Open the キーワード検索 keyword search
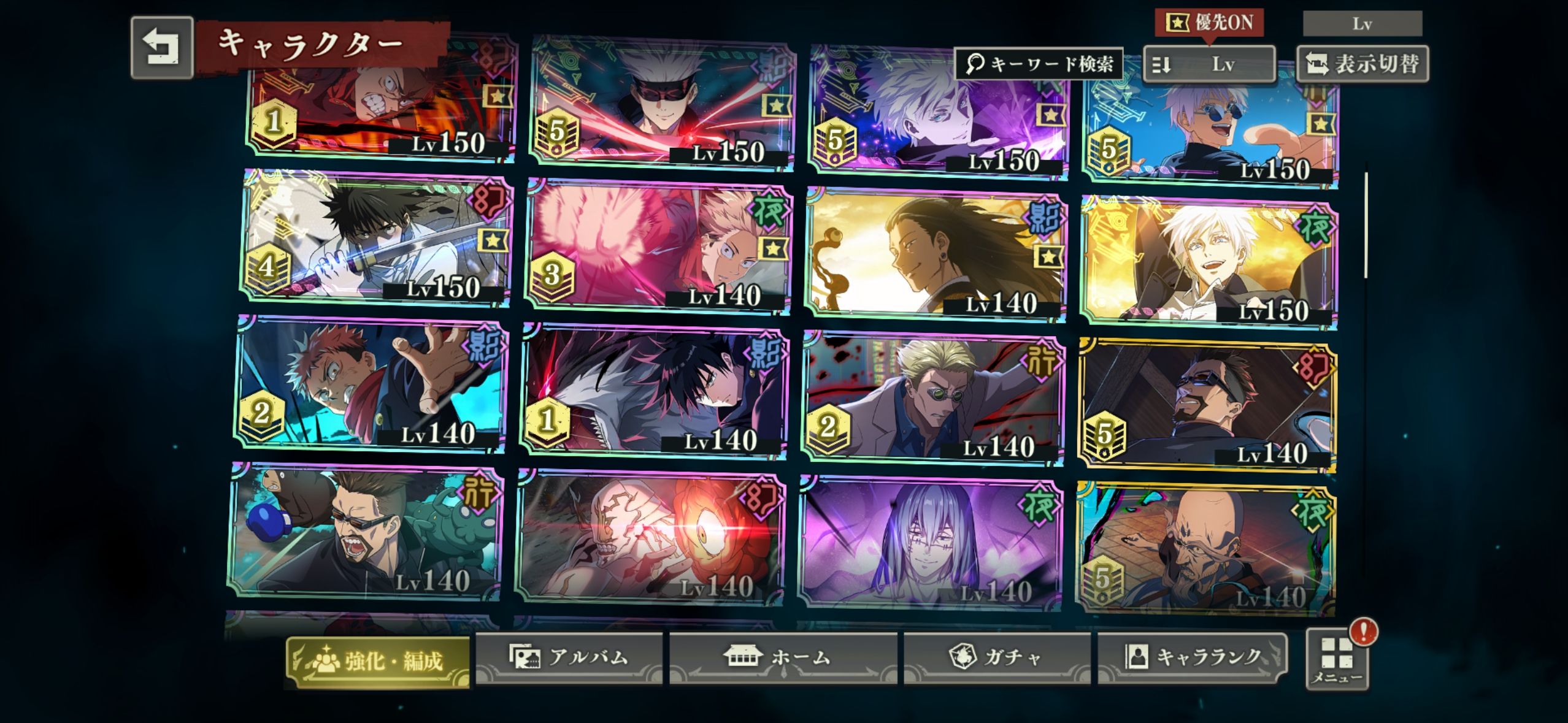 click(x=1039, y=64)
